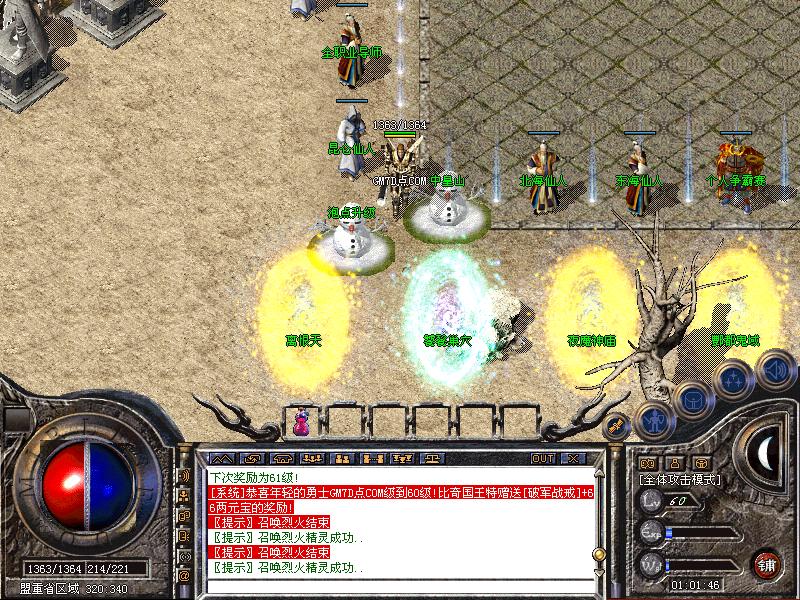Viewport: 800px width, 600px height.
Task: Click the small crossed-tools round button
Action: [x=619, y=425]
